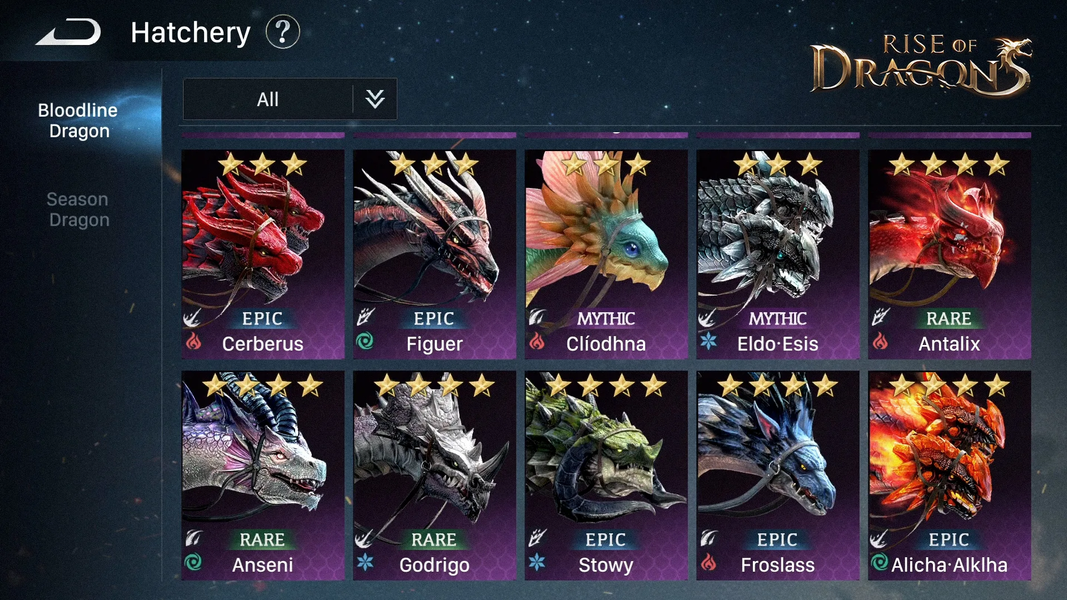
Task: Pick the Eldo·Esis dragon card
Action: click(778, 254)
